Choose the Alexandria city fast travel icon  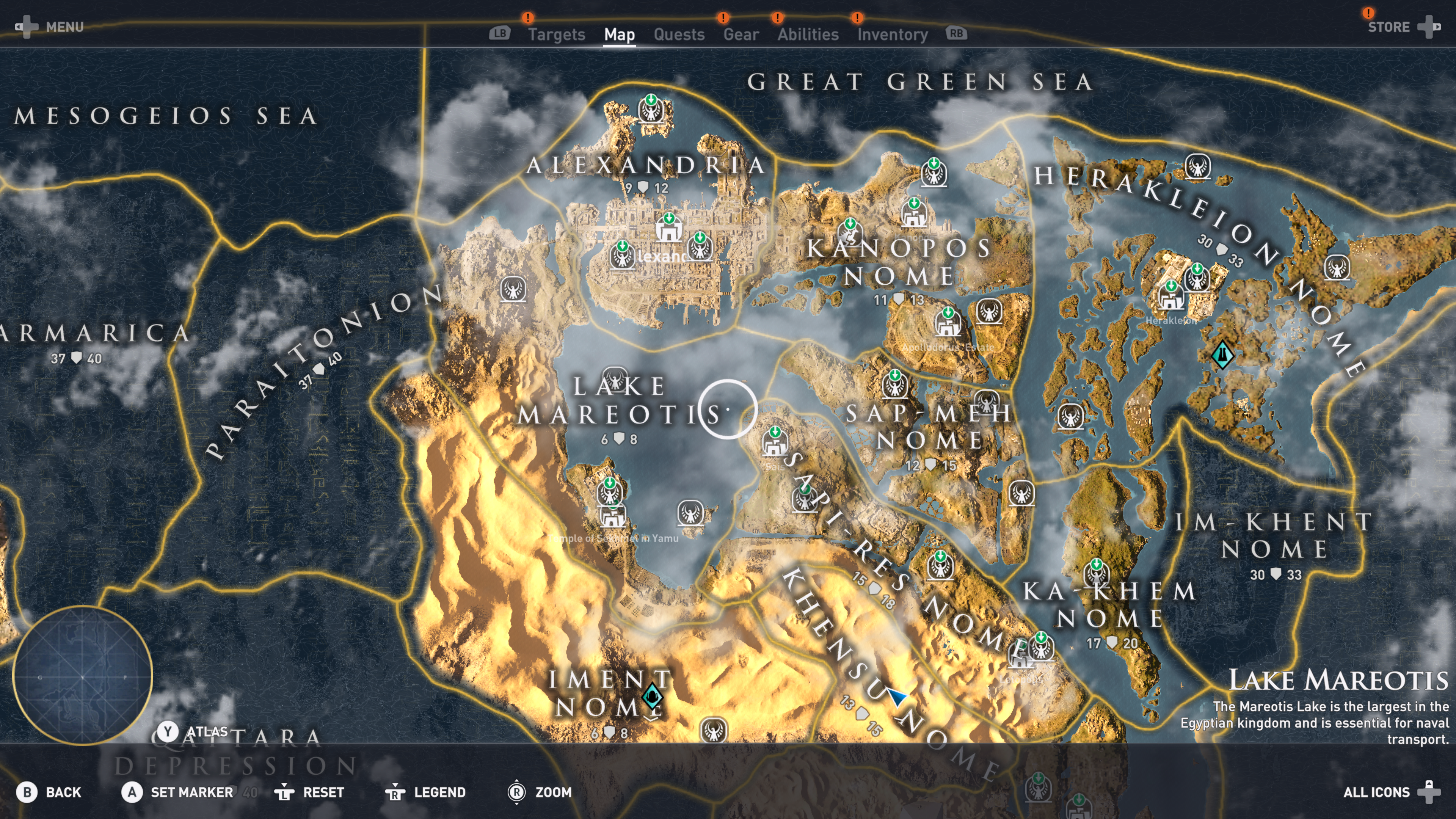(x=668, y=228)
